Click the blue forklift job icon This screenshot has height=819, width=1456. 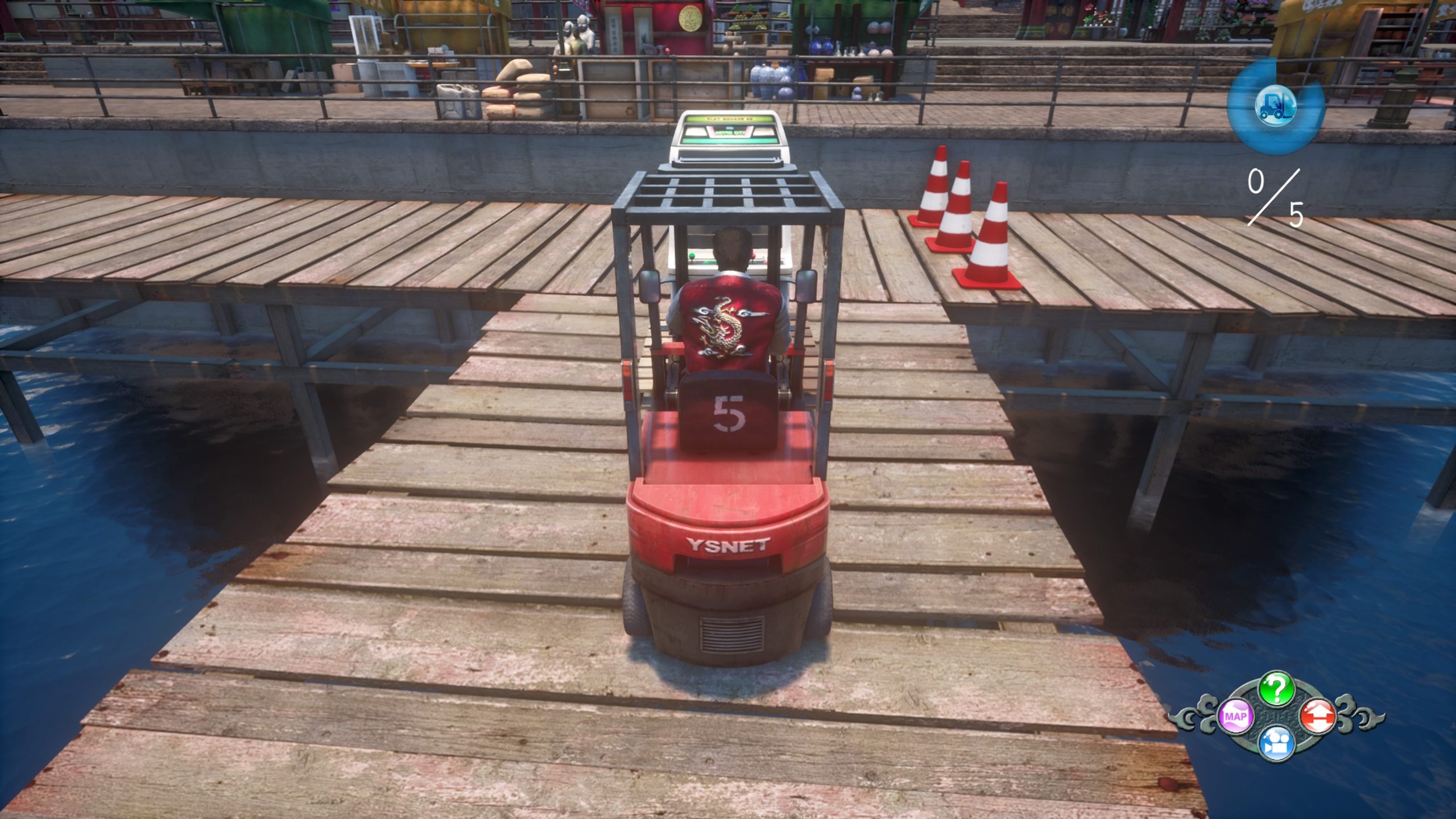point(1276,106)
